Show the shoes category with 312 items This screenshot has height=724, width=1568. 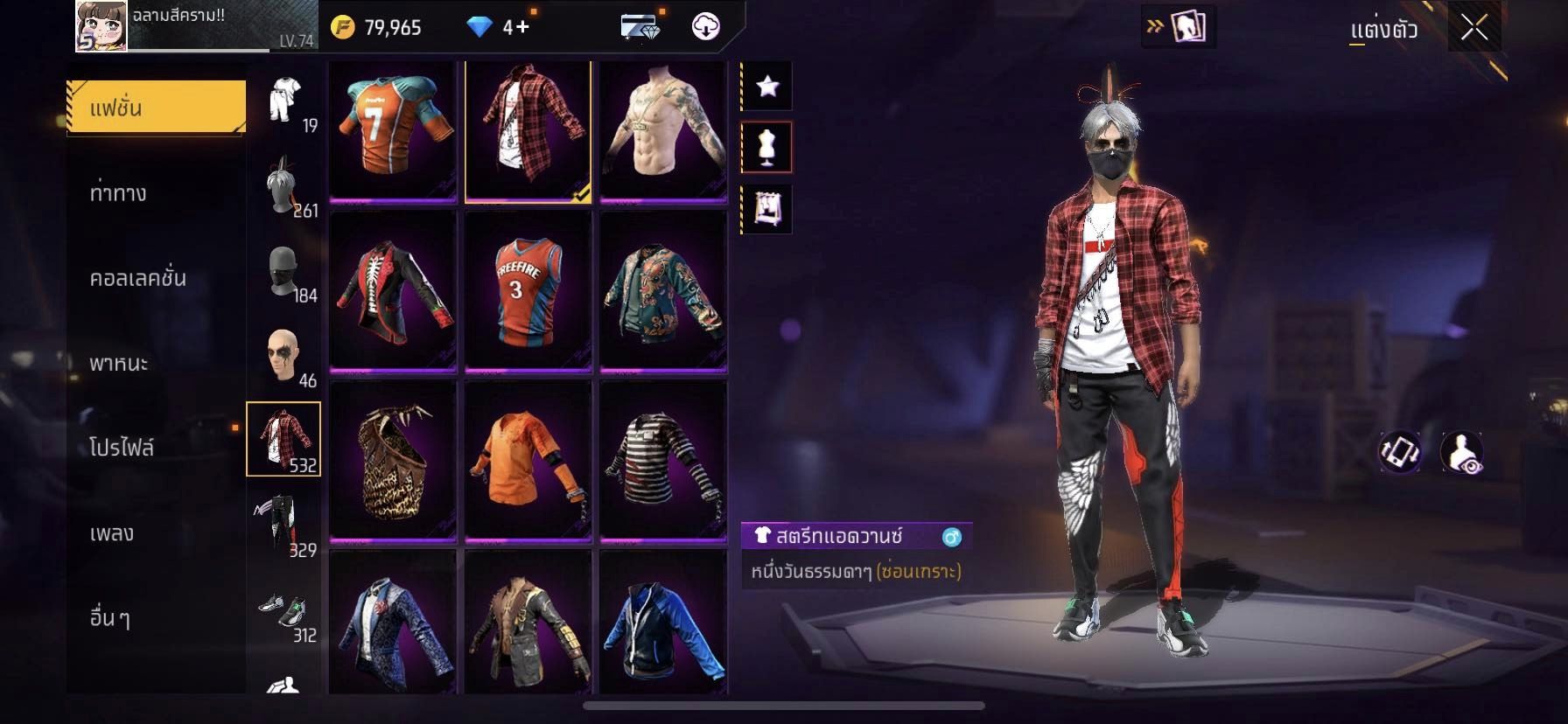pos(283,612)
